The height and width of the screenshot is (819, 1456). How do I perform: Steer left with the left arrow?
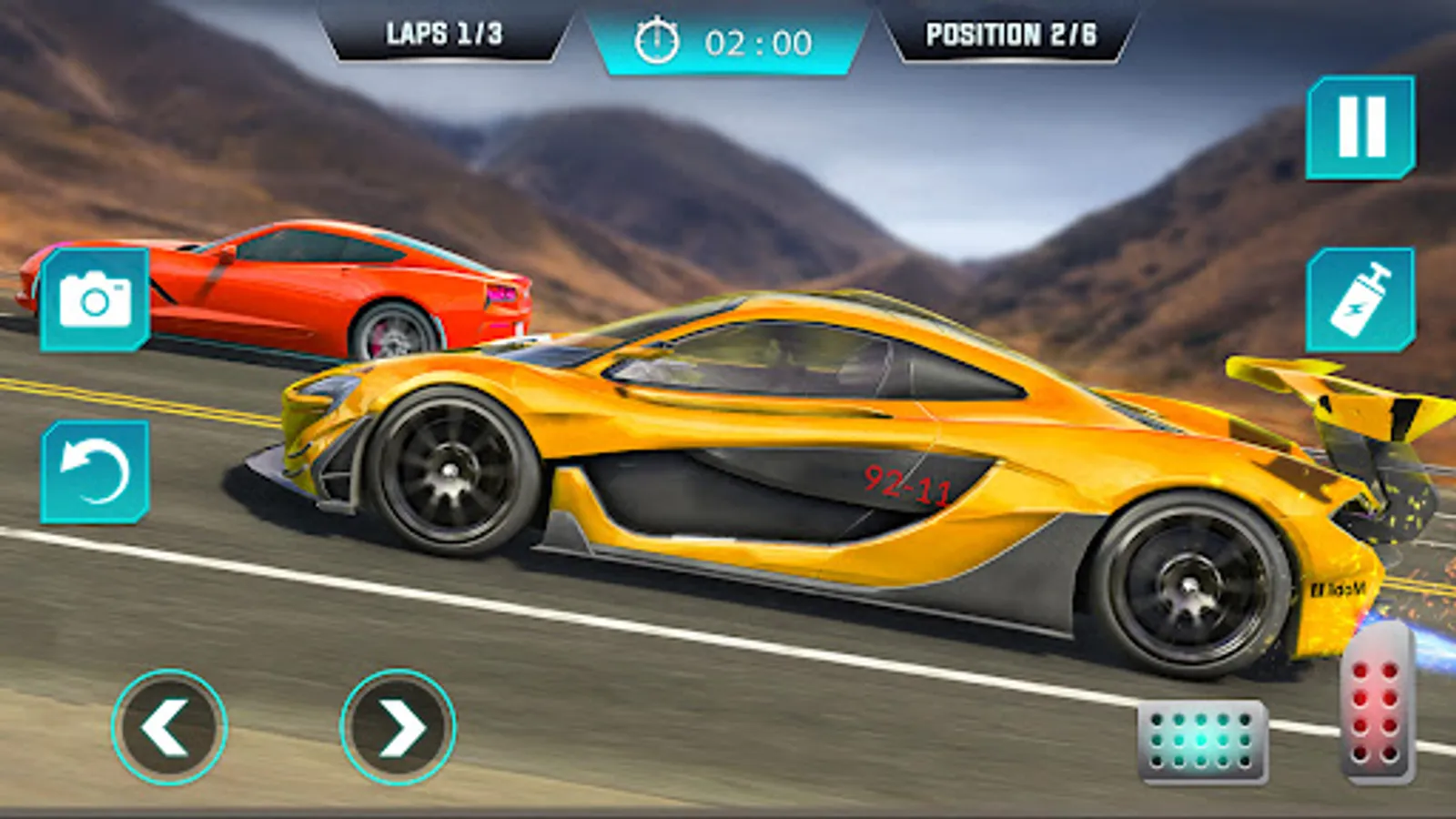click(168, 727)
